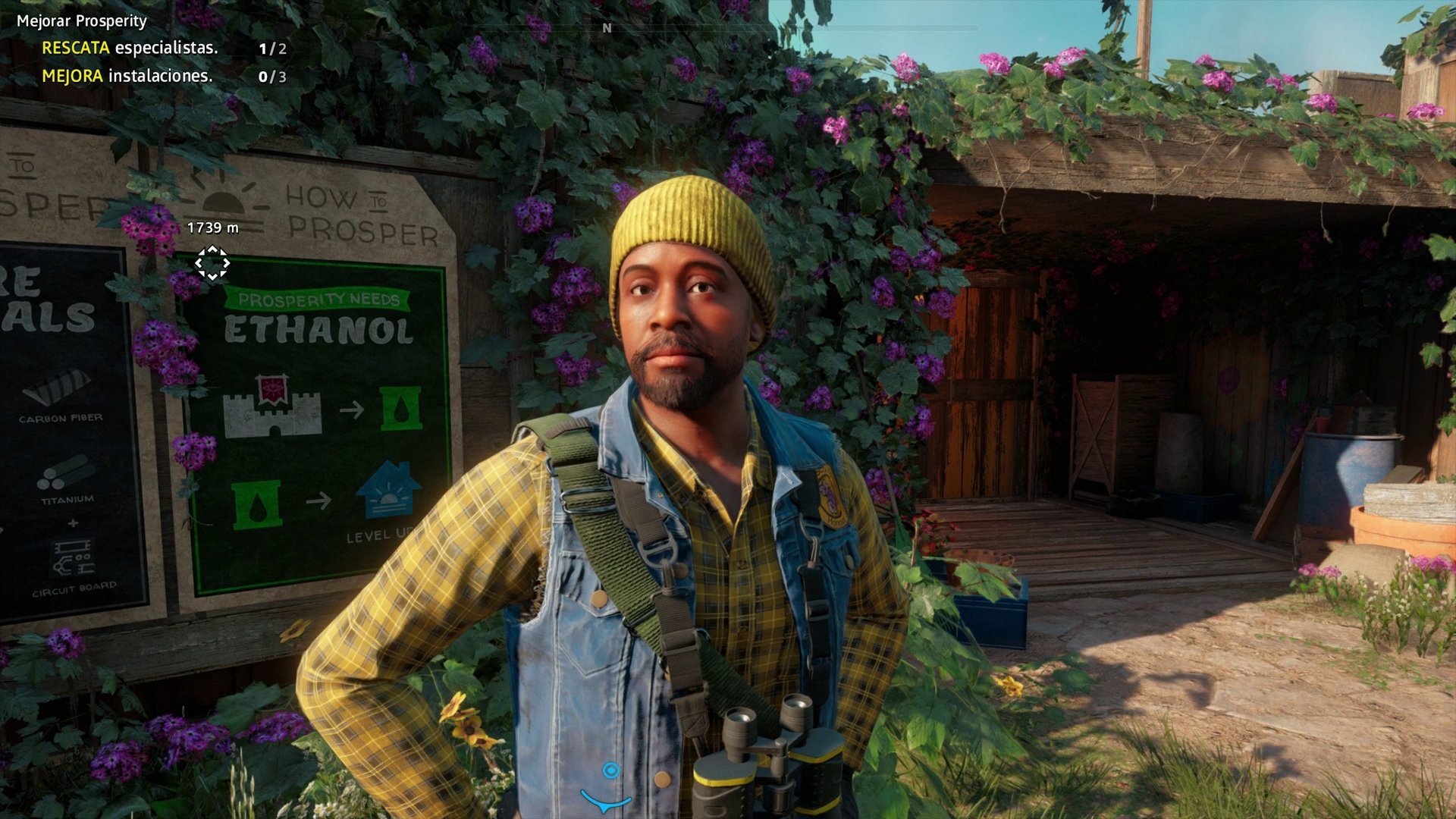1456x819 pixels.
Task: Click the waypoint marker showing 1739 m
Action: point(212,227)
